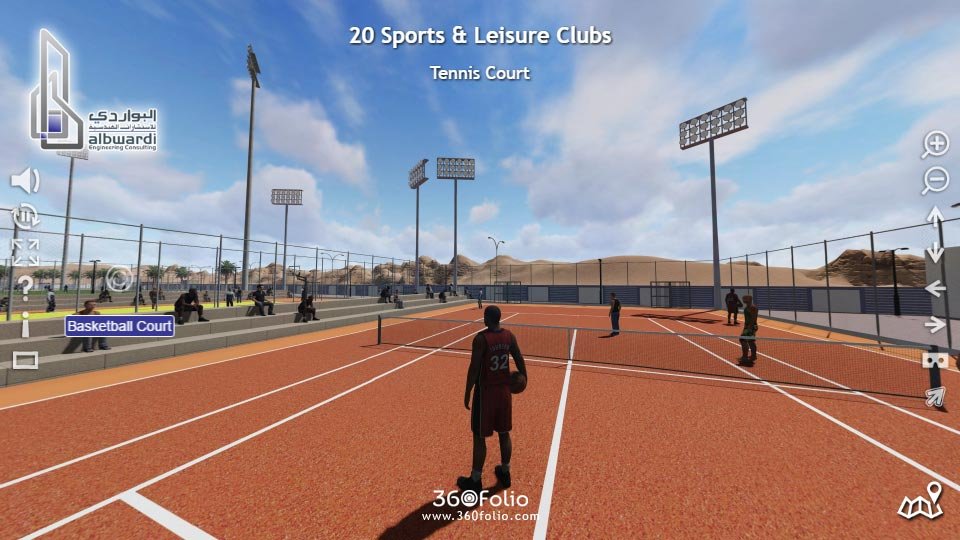
Task: Zoom out with the magnifier minus
Action: click(x=935, y=180)
